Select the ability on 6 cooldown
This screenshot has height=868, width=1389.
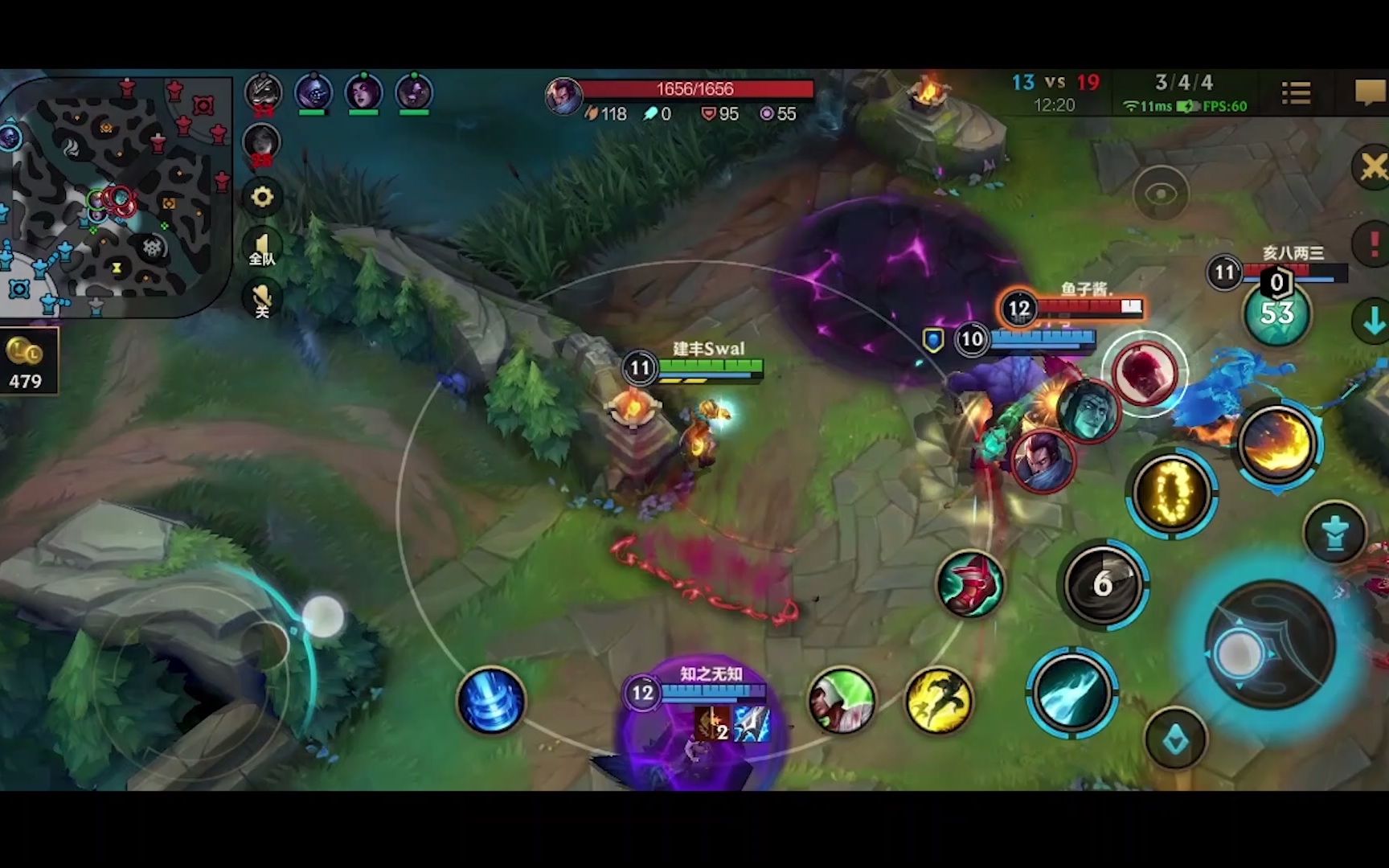click(1102, 584)
